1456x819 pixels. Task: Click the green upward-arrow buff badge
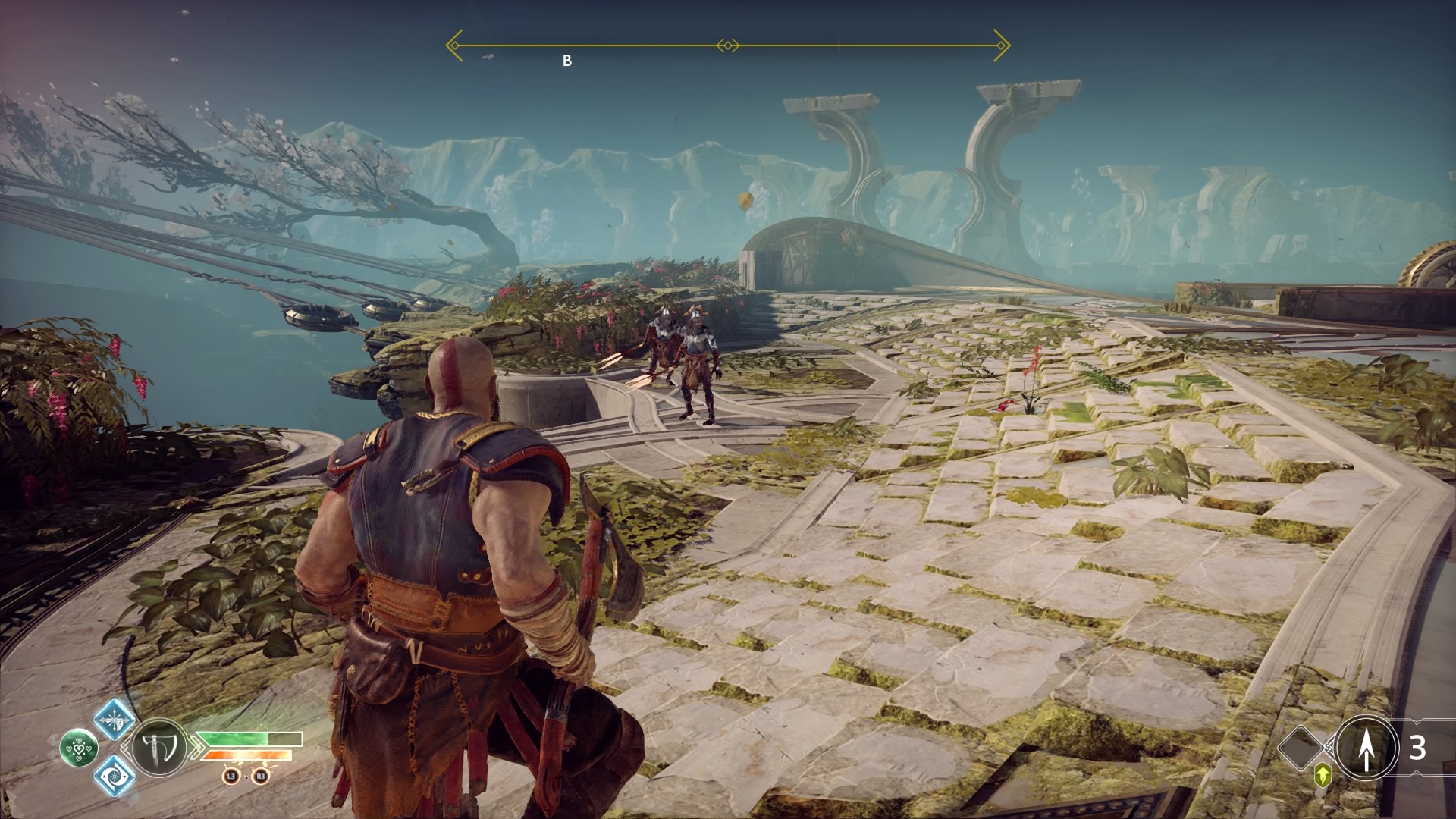1323,775
